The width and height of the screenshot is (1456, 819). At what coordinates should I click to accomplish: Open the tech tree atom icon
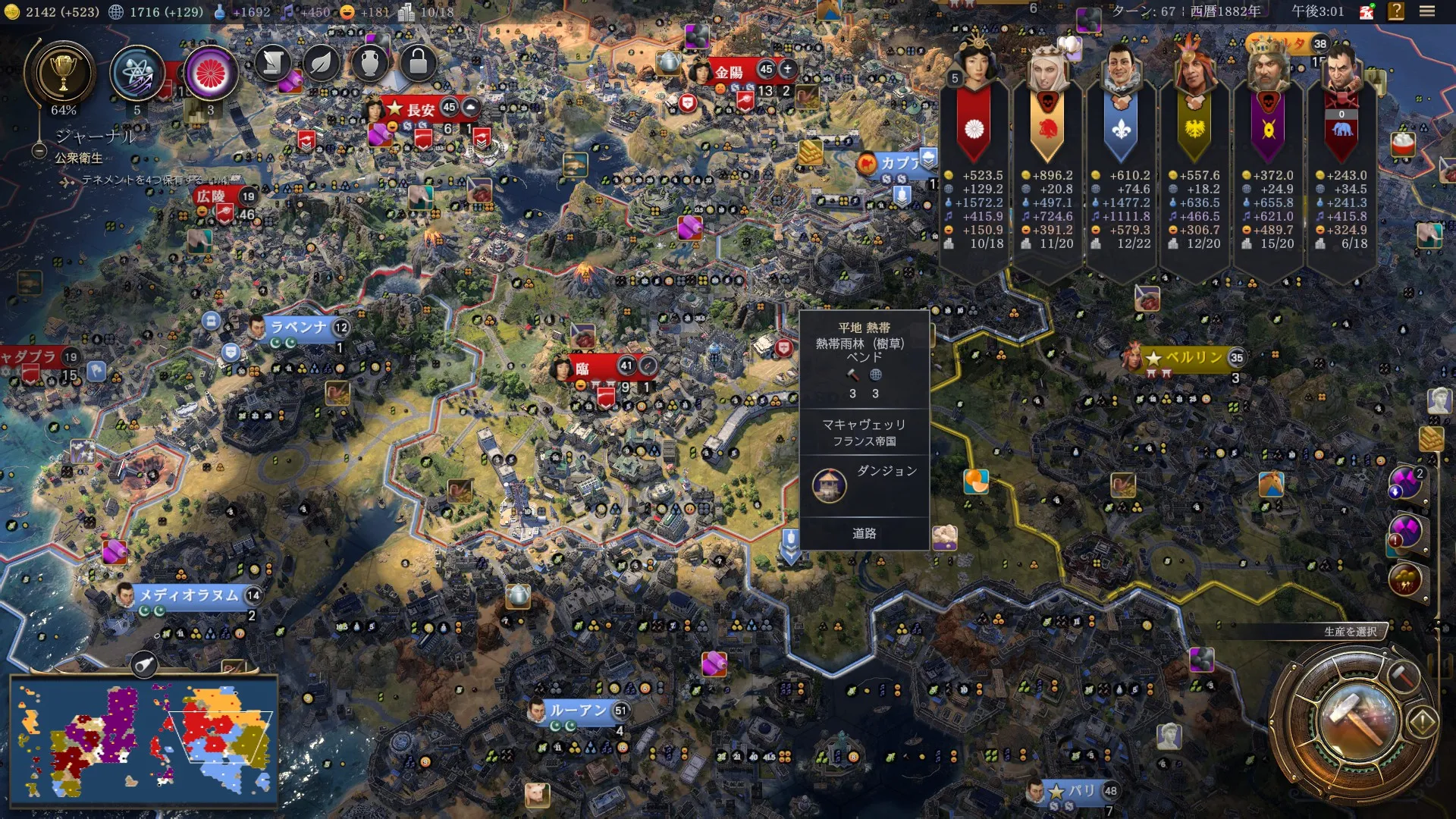tap(137, 74)
